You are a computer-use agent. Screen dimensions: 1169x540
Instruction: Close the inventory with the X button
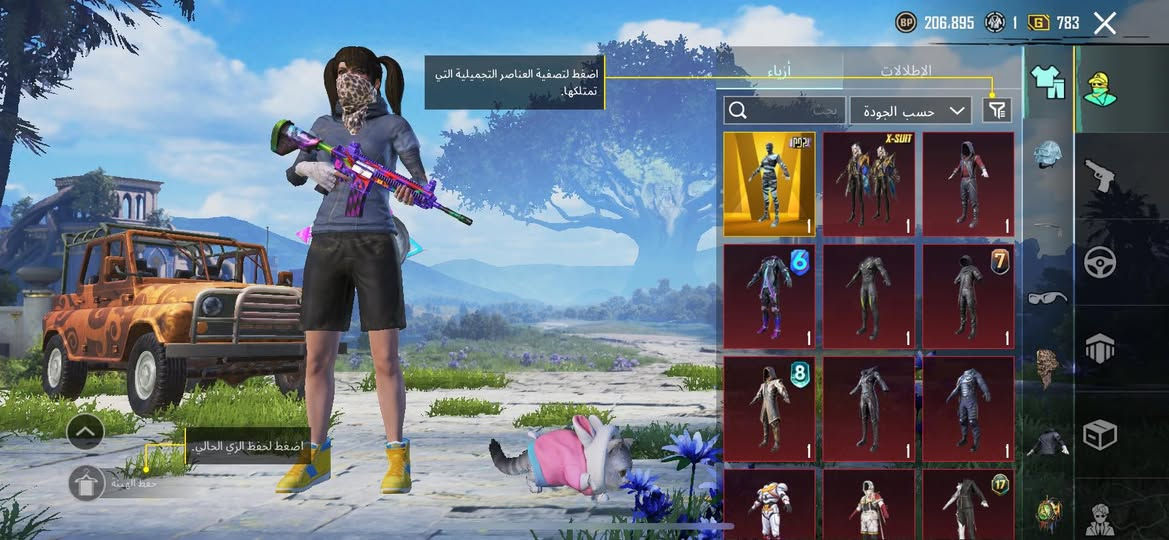click(x=1104, y=23)
